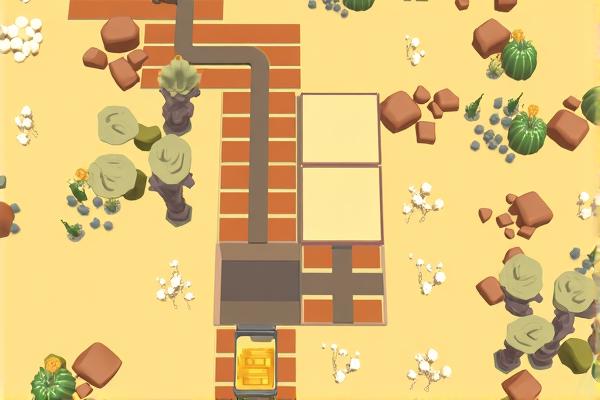
Task: Click the dark empty puzzle slot
Action: point(259,284)
